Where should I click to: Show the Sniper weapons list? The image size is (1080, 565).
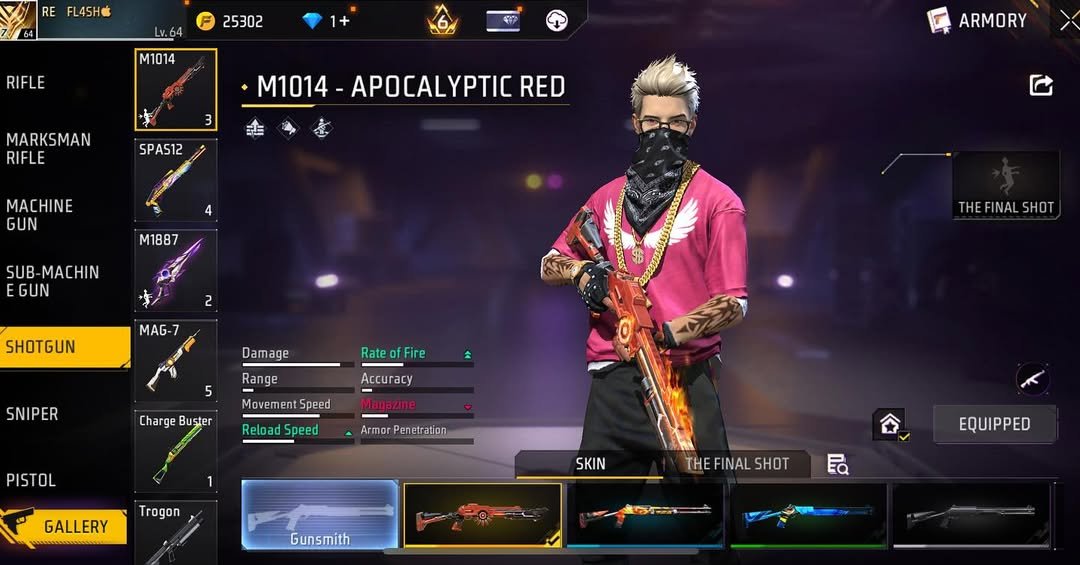pos(32,414)
